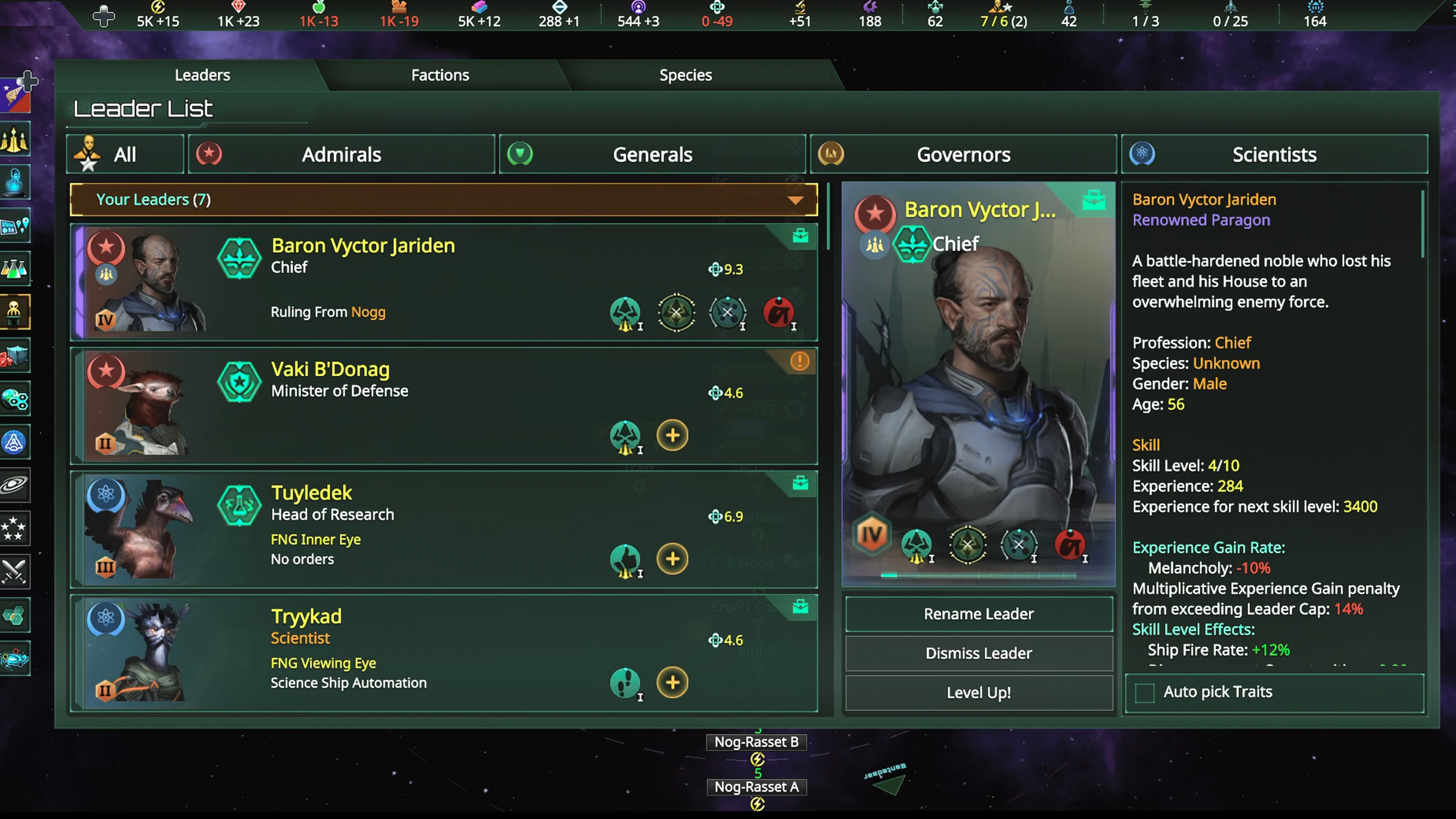Click the research flasks sidebar icon

(14, 269)
